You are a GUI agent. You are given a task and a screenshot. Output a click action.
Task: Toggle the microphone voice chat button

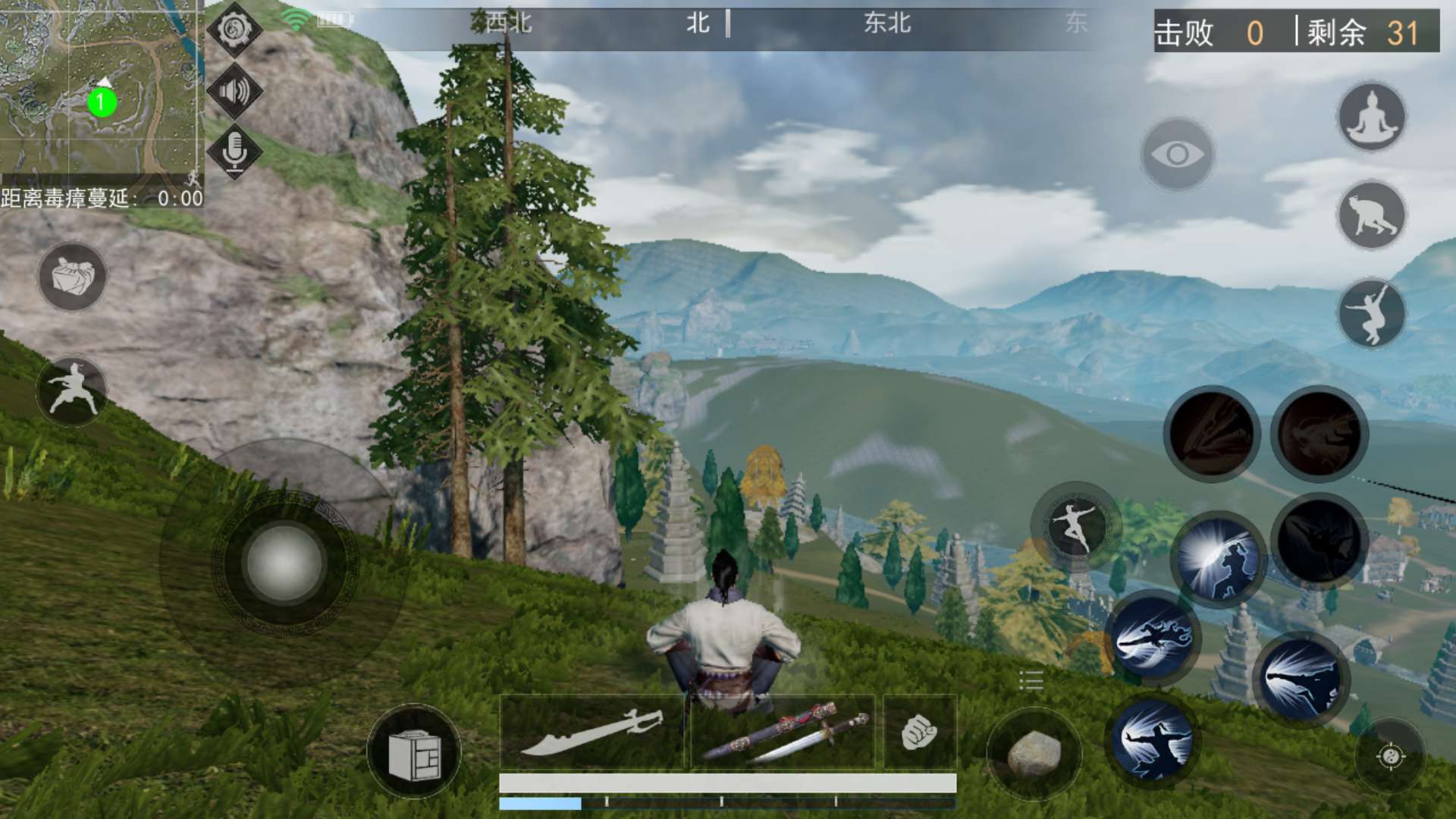[234, 151]
